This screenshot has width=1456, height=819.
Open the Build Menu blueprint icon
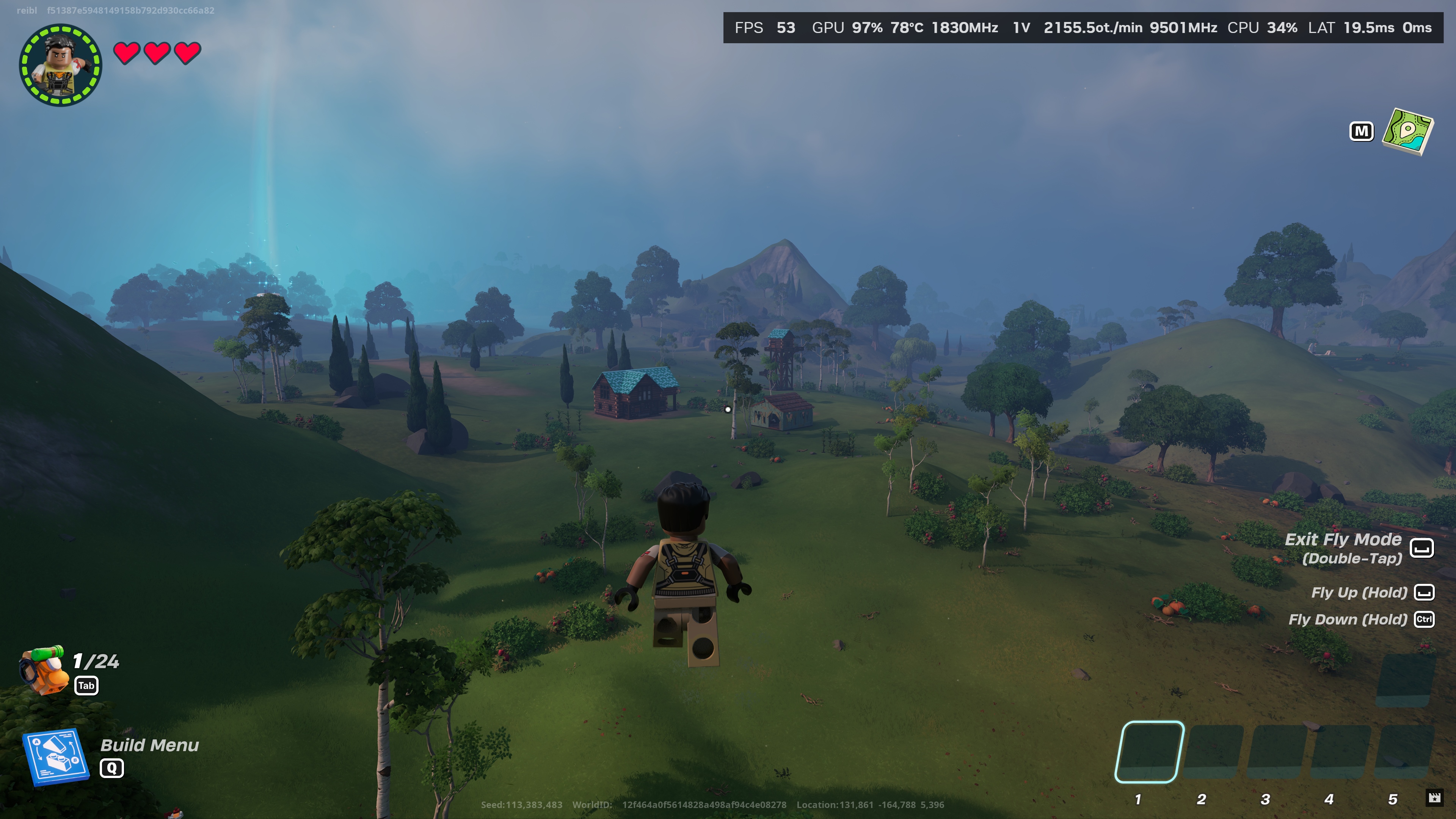[55, 756]
